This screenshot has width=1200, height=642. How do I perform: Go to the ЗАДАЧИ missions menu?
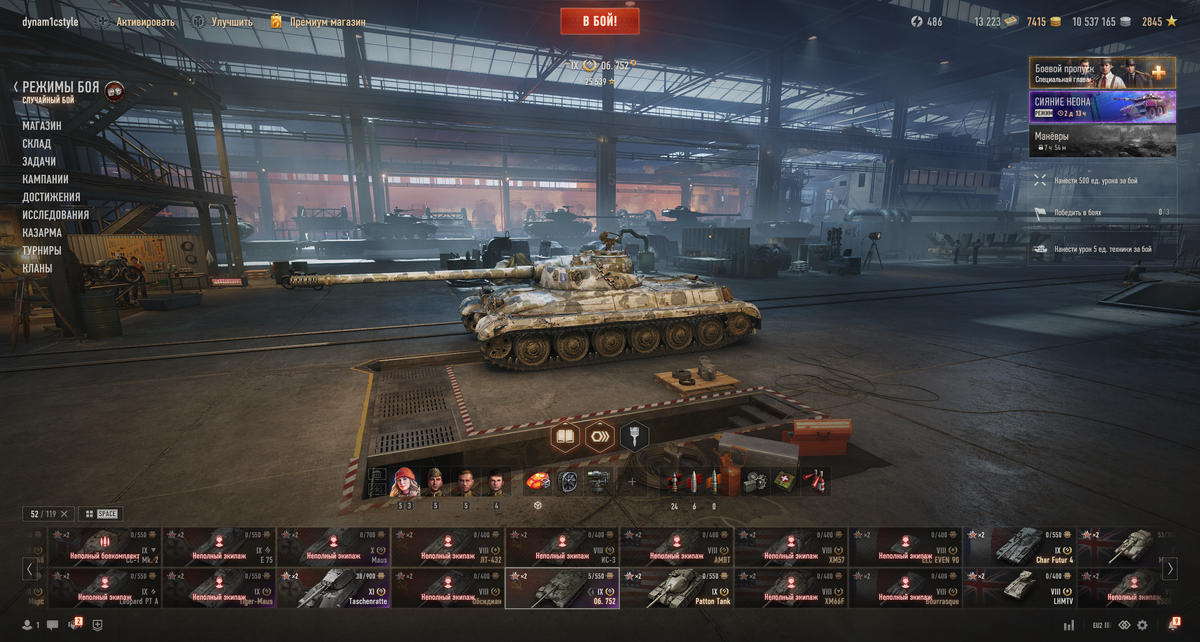pyautogui.click(x=39, y=162)
